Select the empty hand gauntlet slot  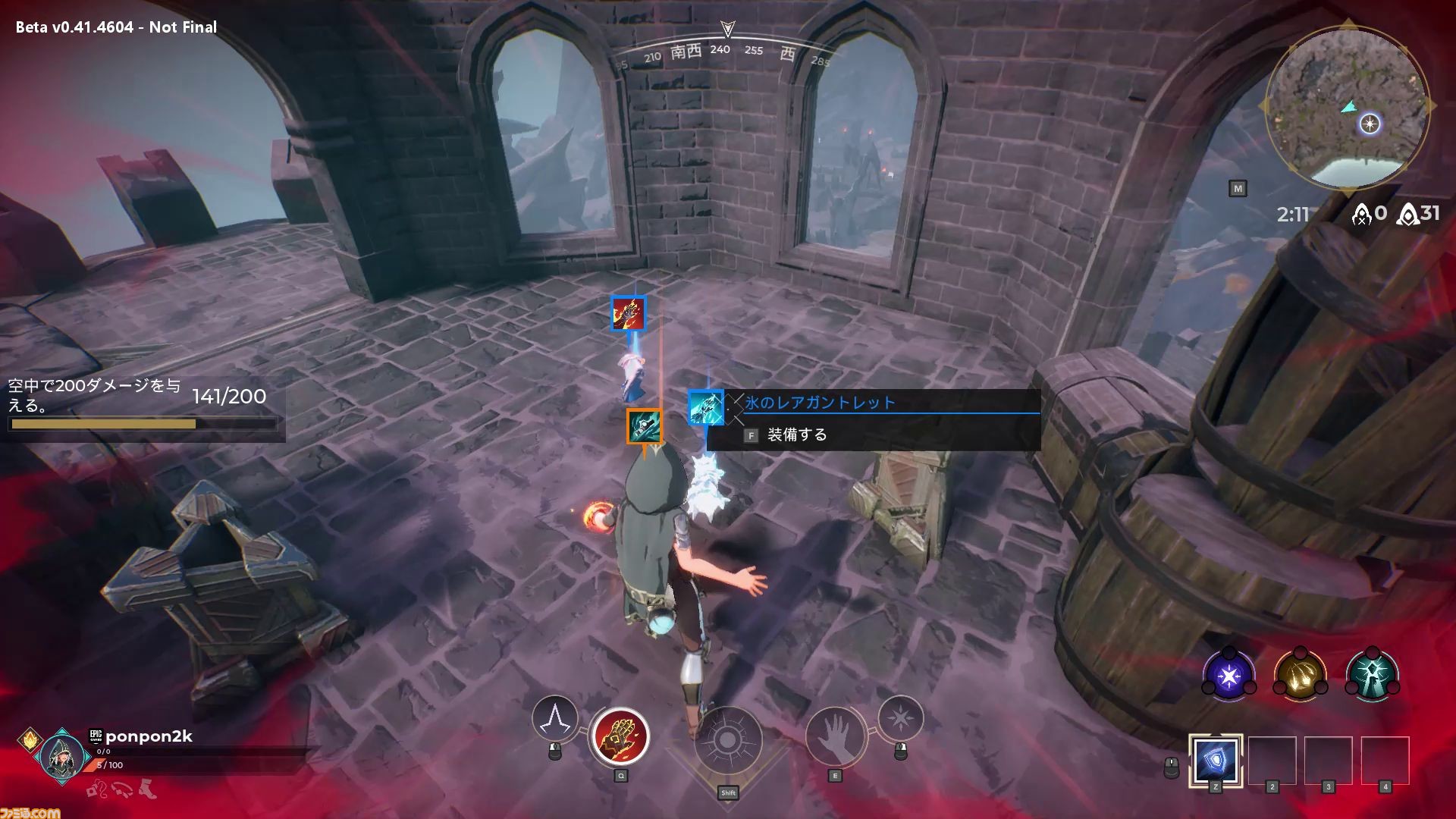tap(835, 736)
